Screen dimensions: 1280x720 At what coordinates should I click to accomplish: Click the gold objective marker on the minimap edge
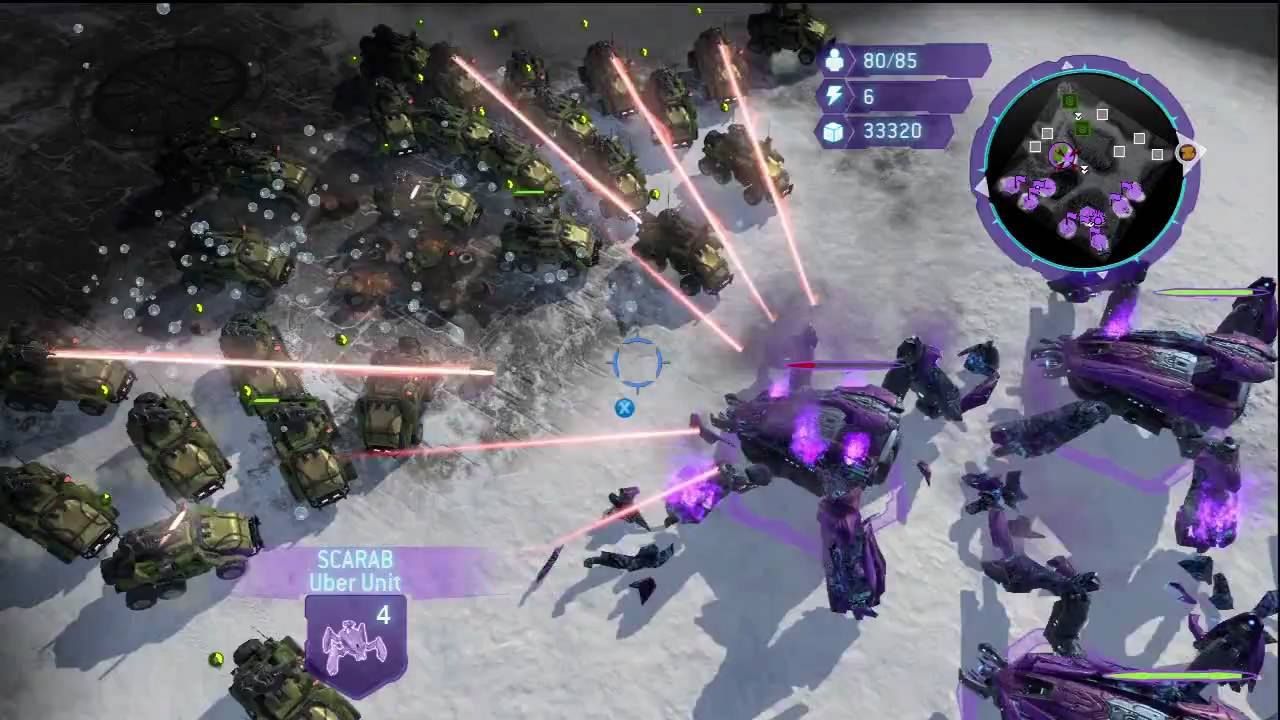pyautogui.click(x=1188, y=153)
